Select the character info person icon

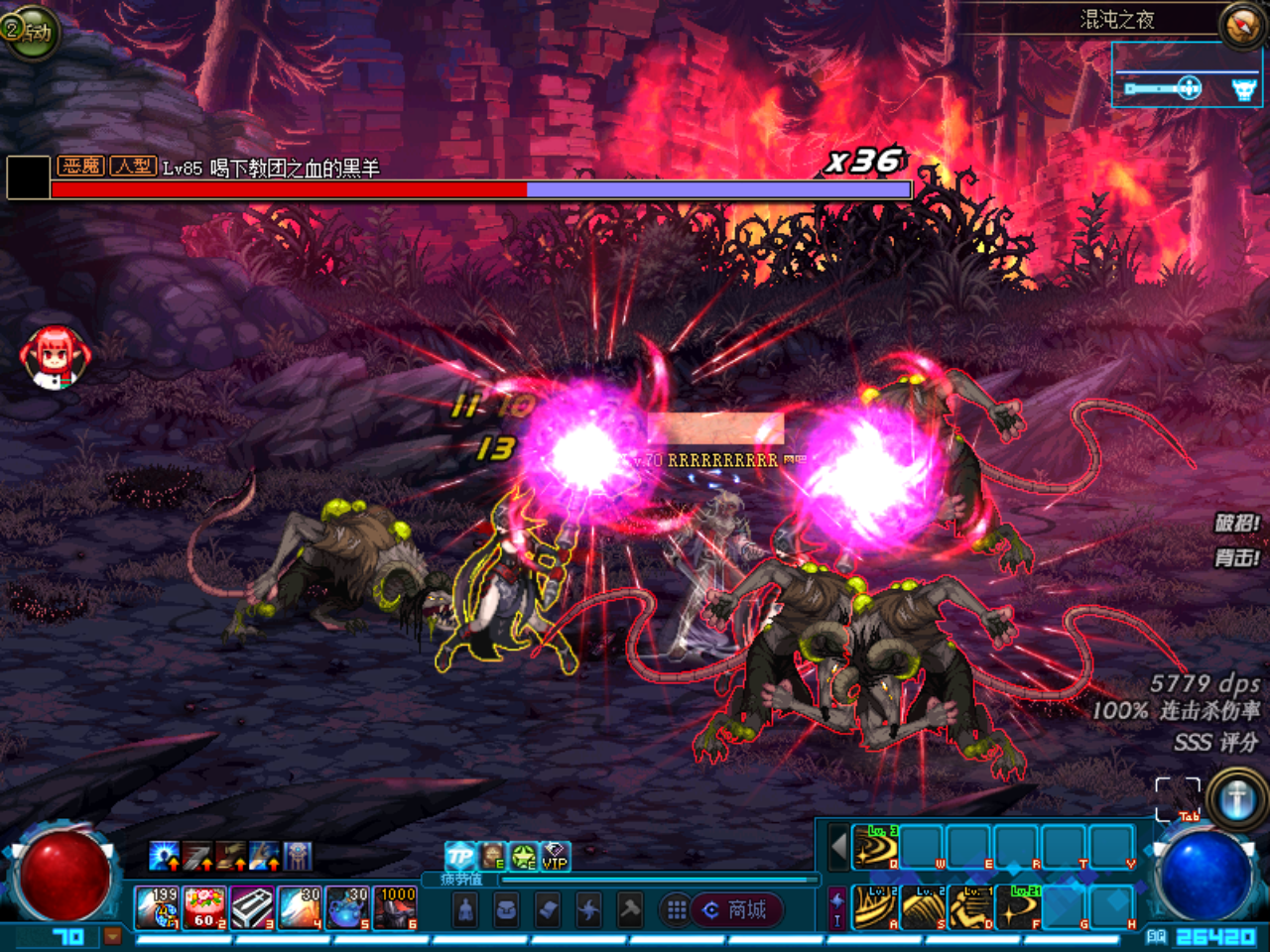point(465,909)
